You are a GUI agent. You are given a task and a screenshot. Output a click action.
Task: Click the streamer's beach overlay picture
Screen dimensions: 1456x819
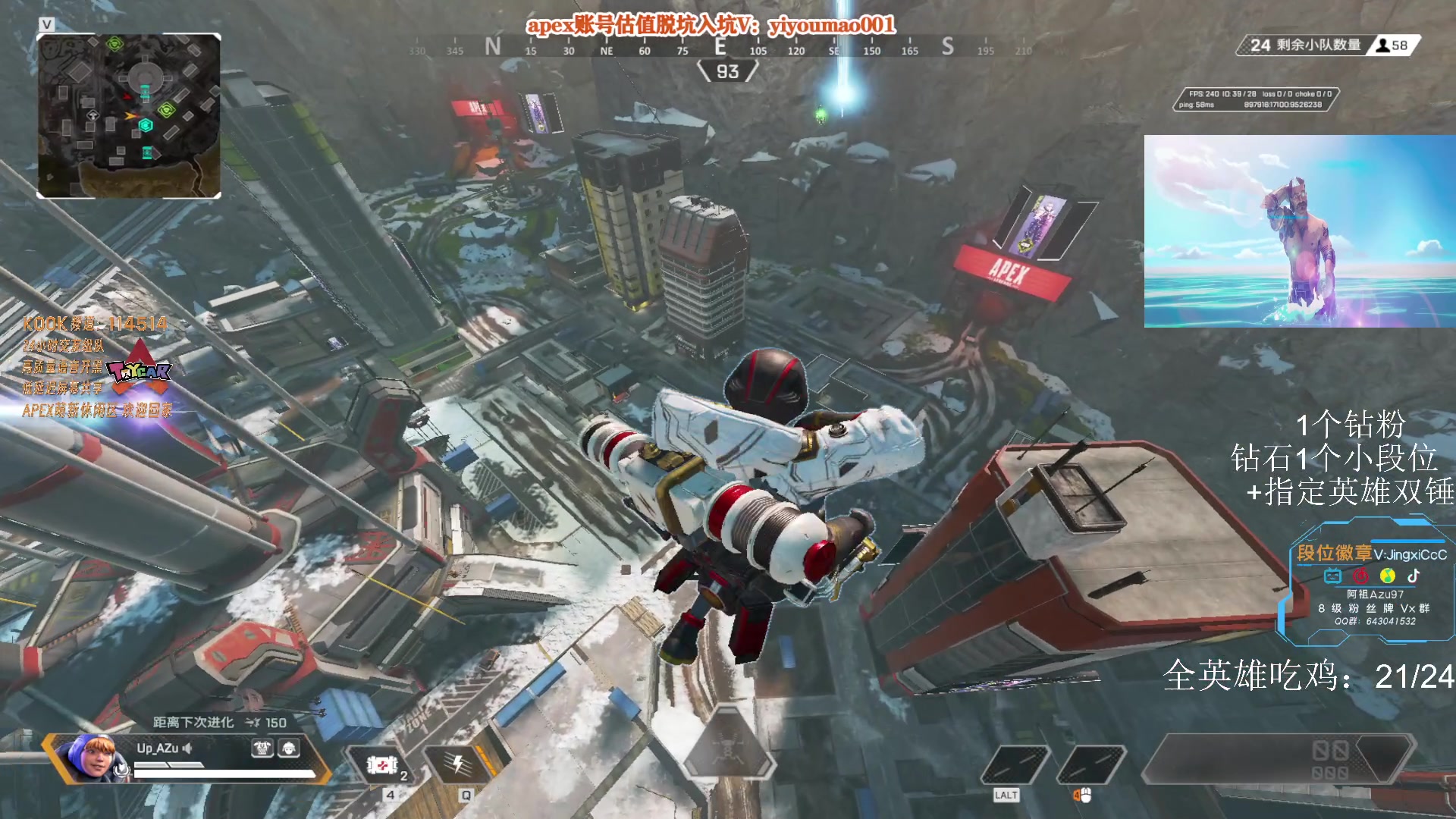pyautogui.click(x=1299, y=231)
